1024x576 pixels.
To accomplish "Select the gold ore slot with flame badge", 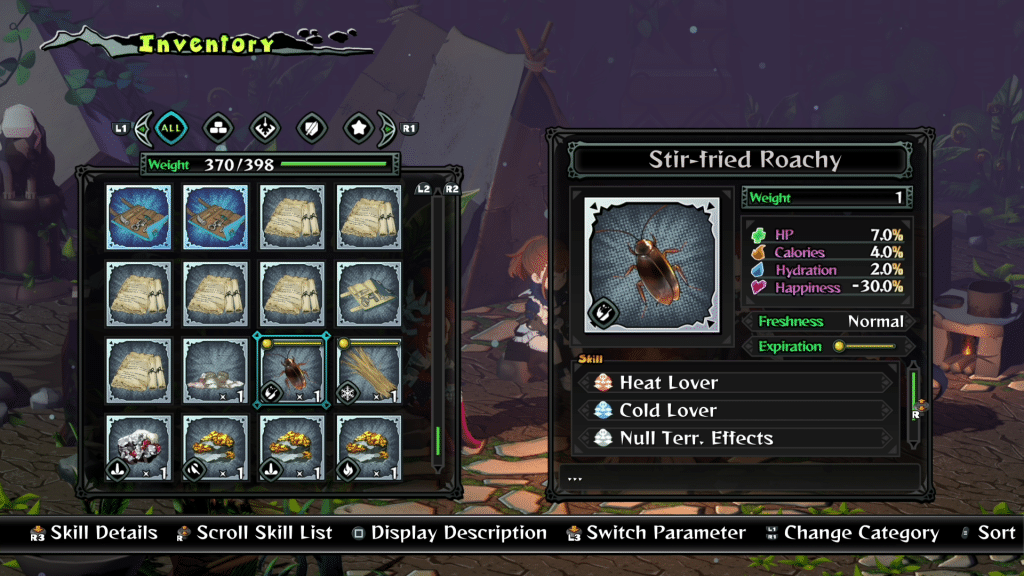I will 369,447.
